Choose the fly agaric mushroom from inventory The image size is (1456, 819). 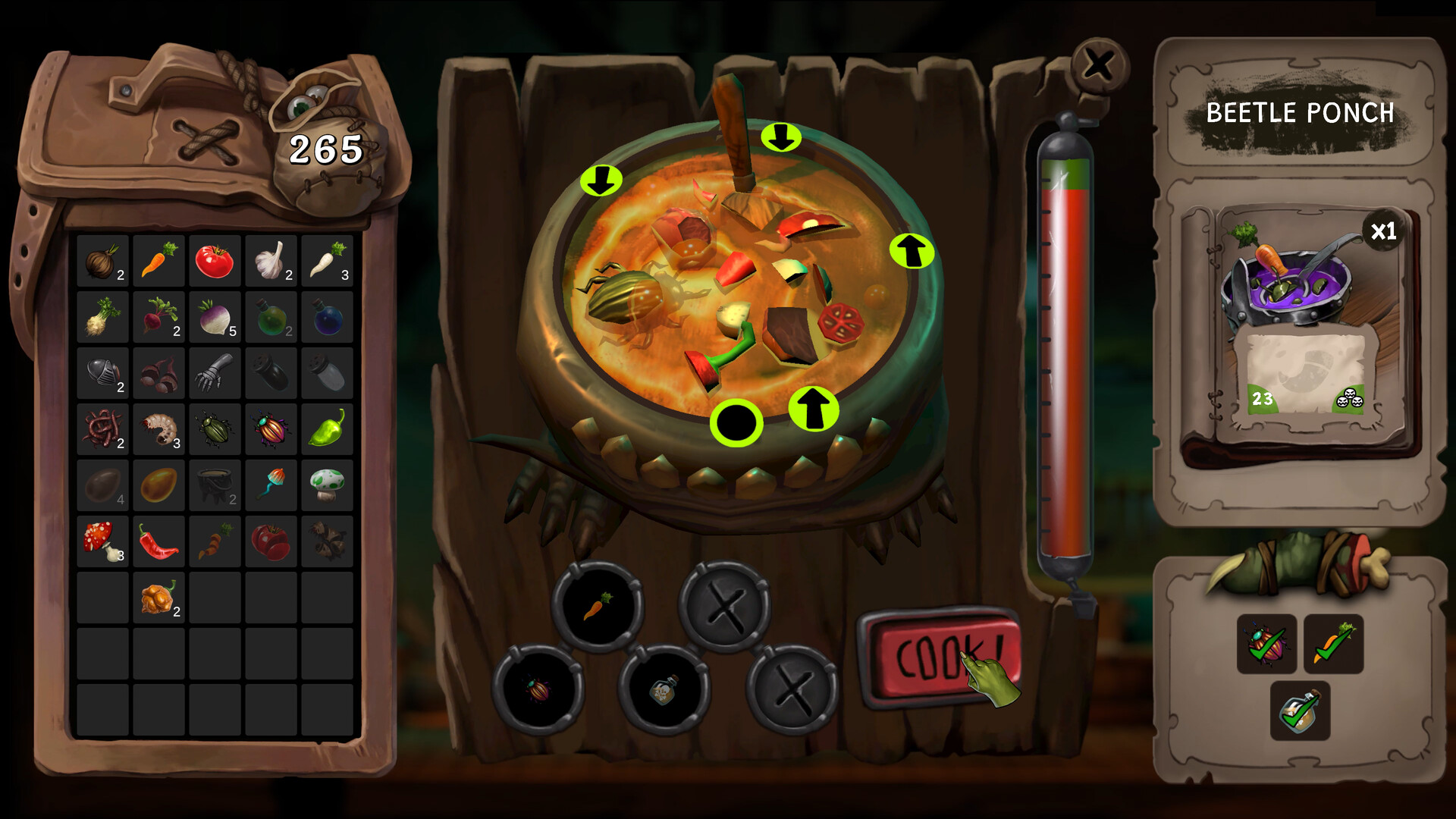pyautogui.click(x=102, y=541)
